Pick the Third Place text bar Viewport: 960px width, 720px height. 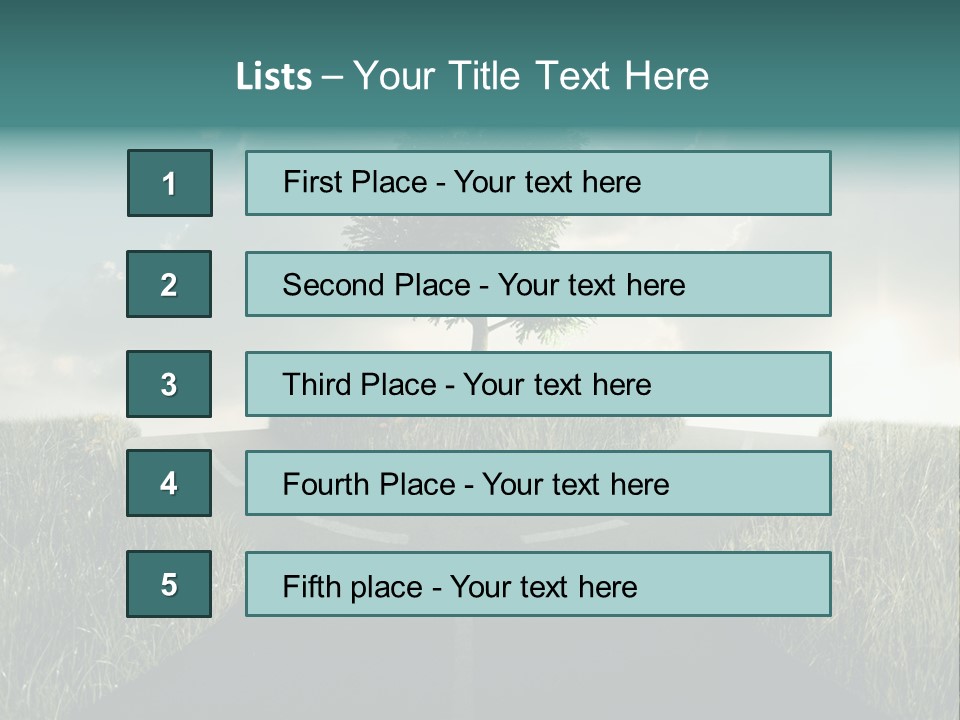tap(538, 384)
